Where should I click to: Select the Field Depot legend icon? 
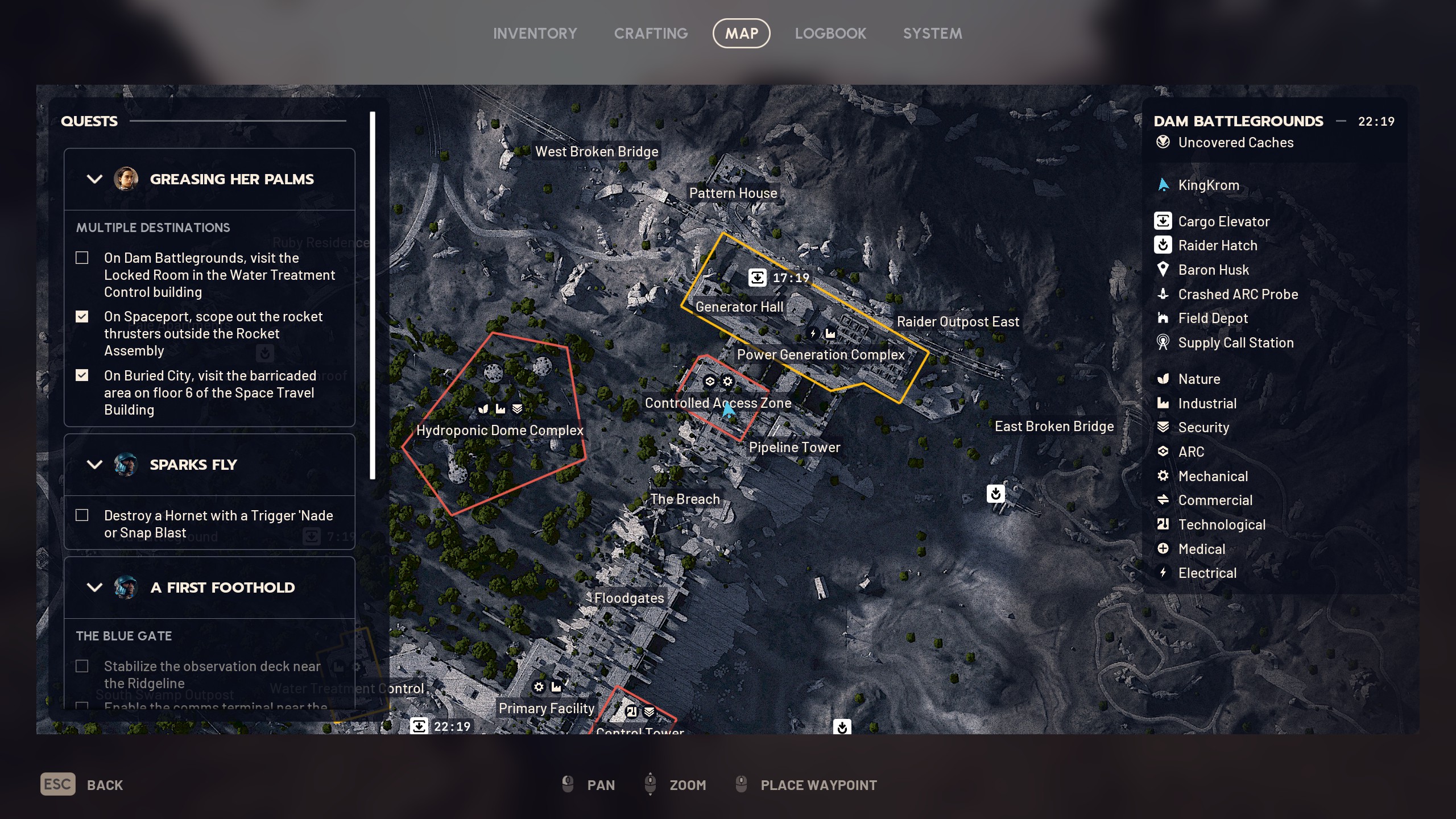pyautogui.click(x=1163, y=318)
